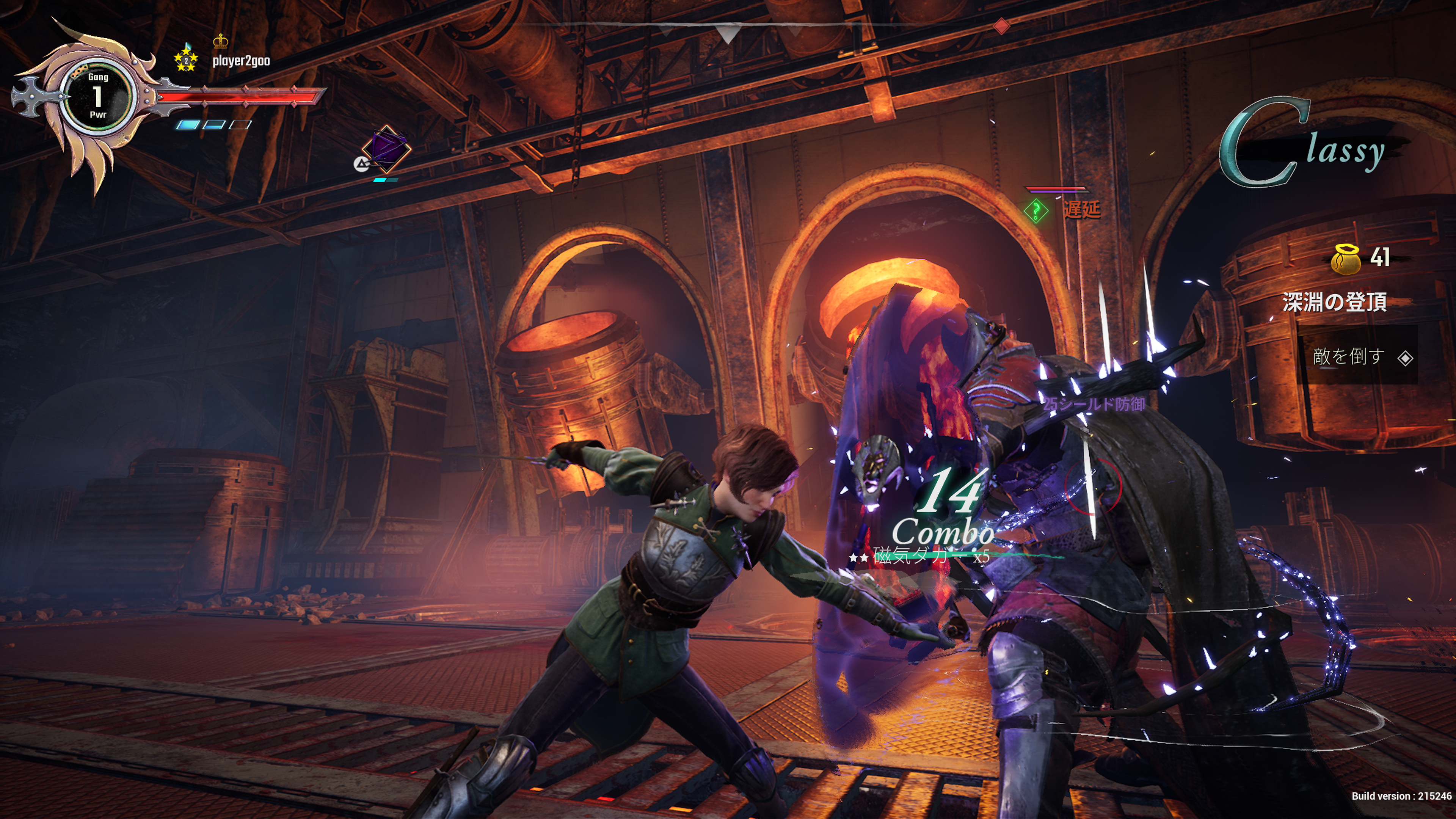Click the green question mark status icon
The width and height of the screenshot is (1456, 819).
pyautogui.click(x=1036, y=211)
